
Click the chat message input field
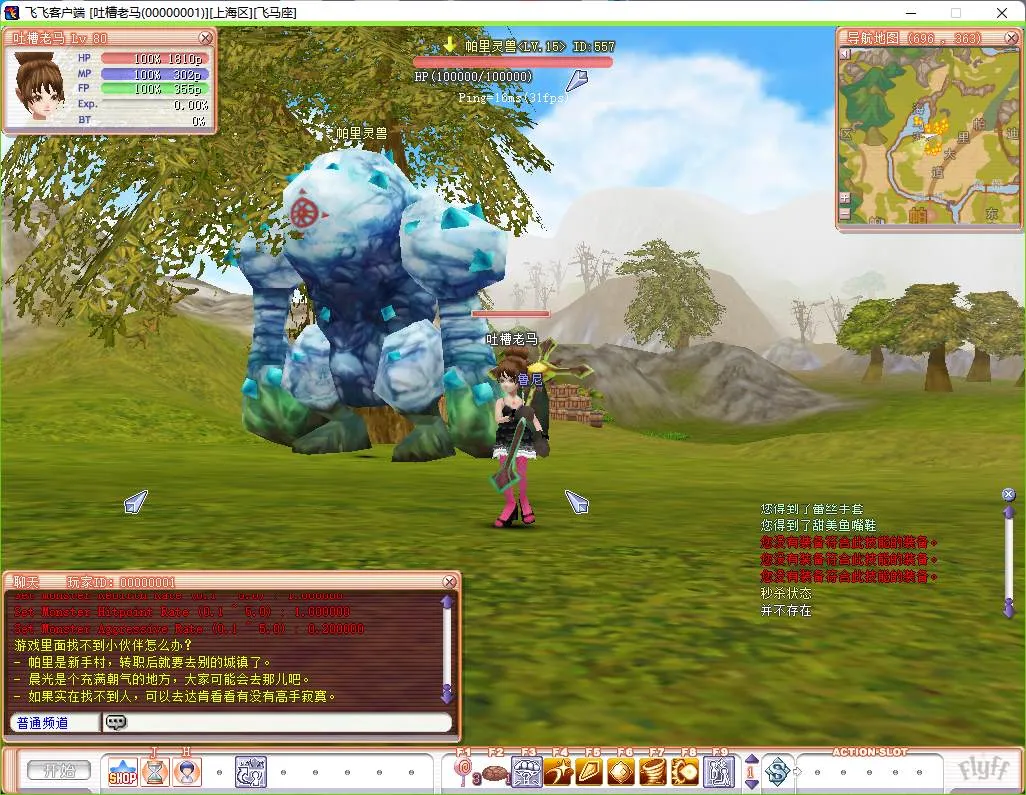pos(285,722)
